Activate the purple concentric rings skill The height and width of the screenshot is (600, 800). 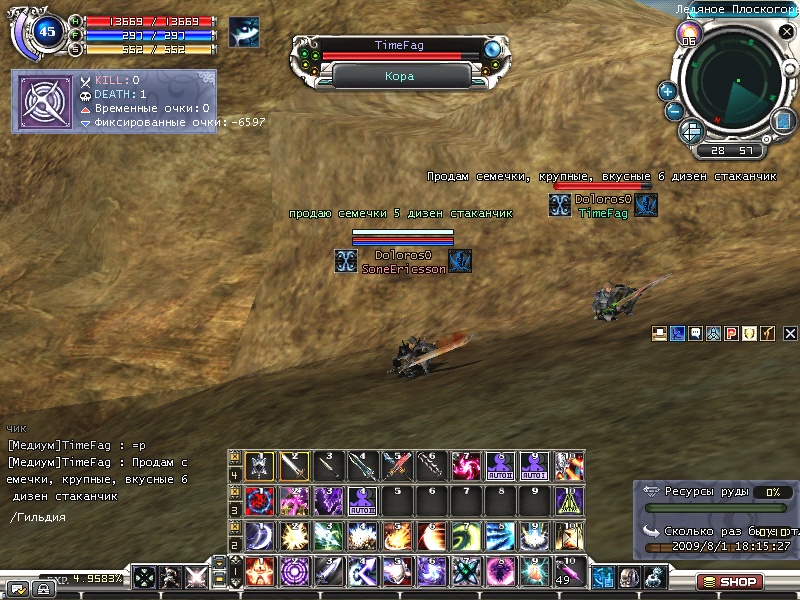pyautogui.click(x=293, y=572)
